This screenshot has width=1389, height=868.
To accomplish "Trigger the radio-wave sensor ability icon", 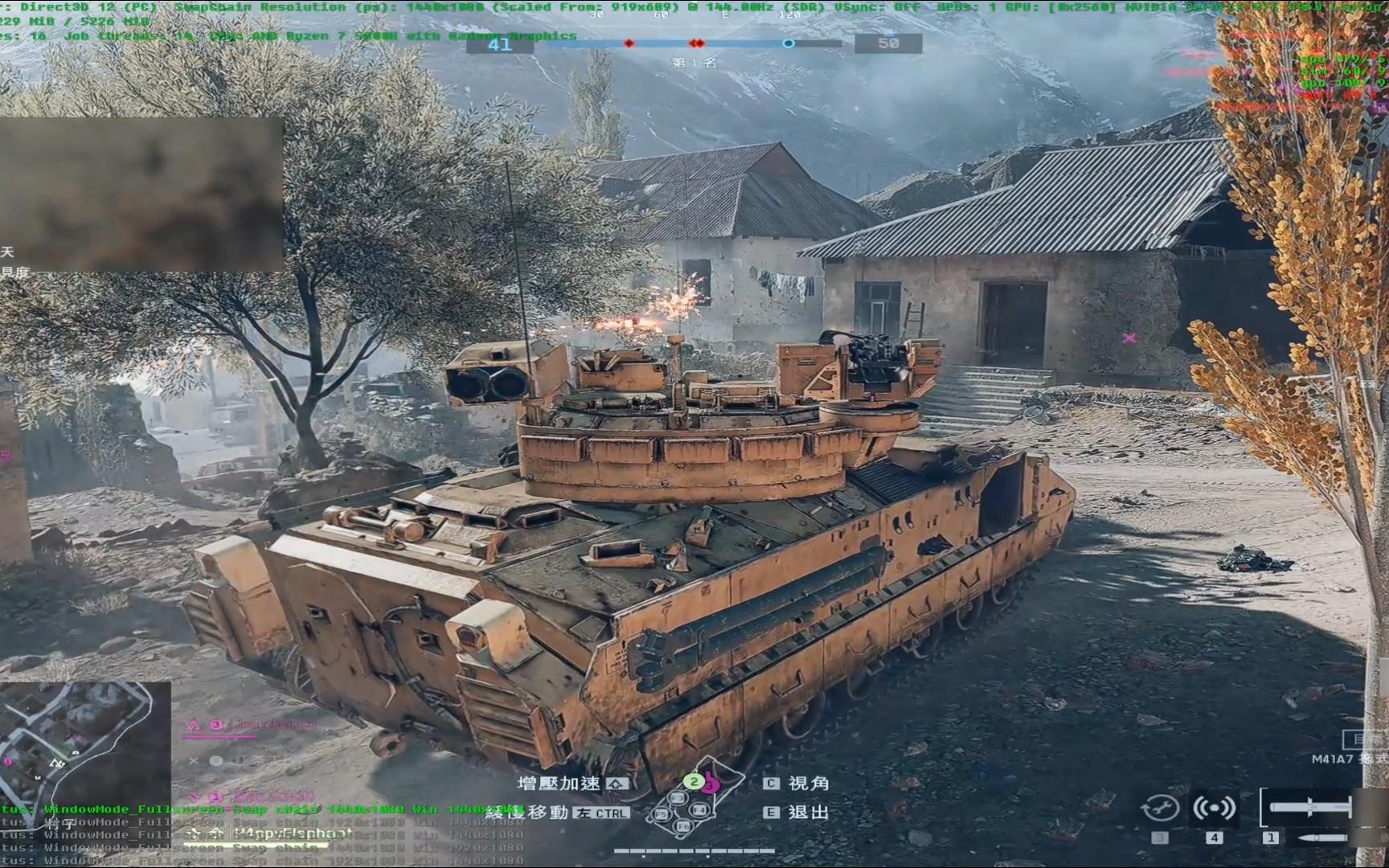I will [1214, 808].
